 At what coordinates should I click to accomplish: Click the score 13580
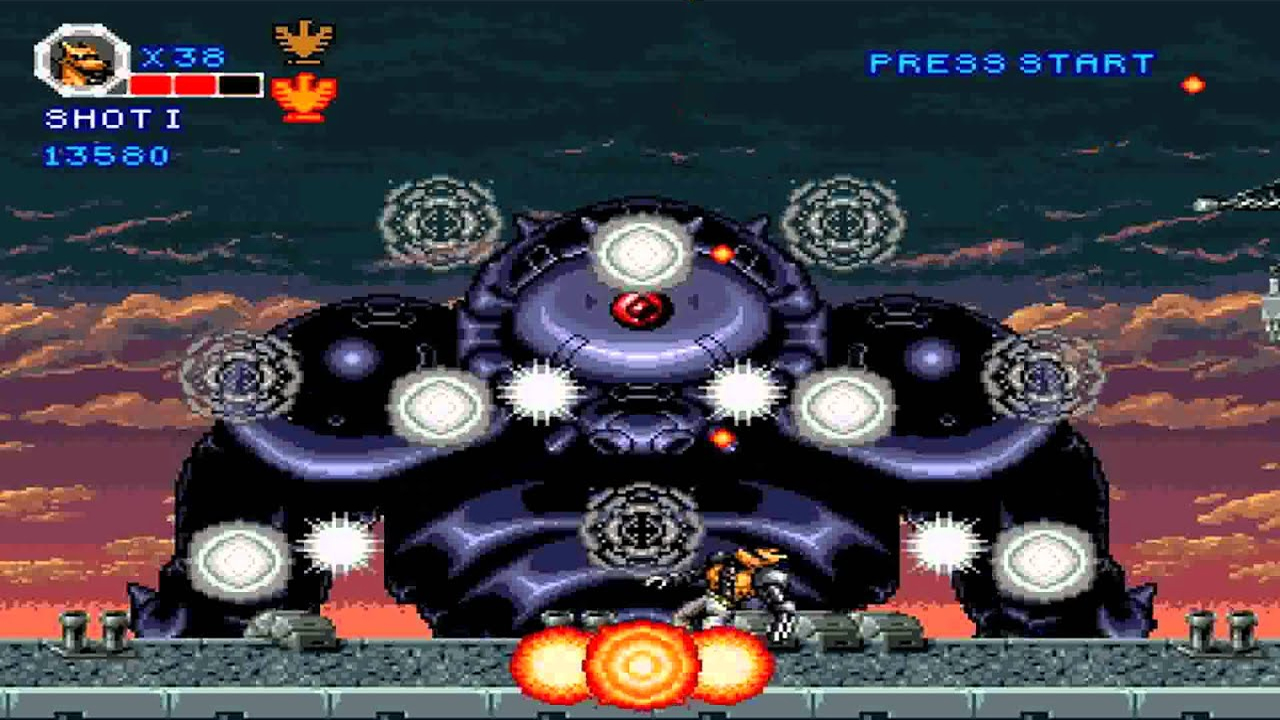click(105, 155)
